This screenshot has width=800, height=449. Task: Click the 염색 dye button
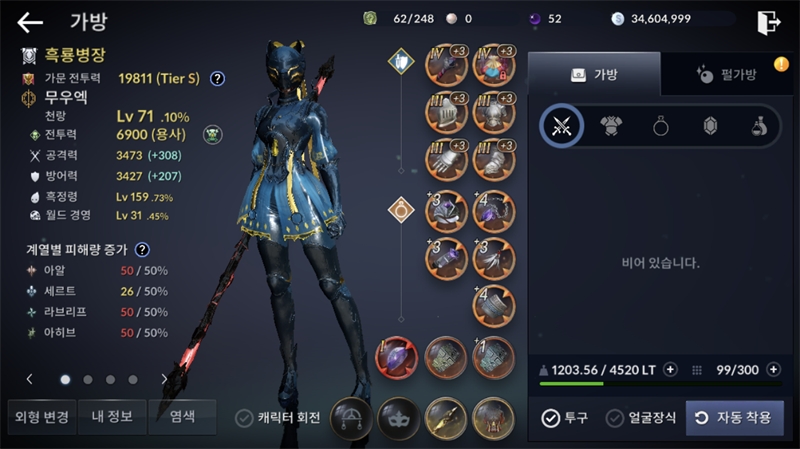pyautogui.click(x=181, y=417)
